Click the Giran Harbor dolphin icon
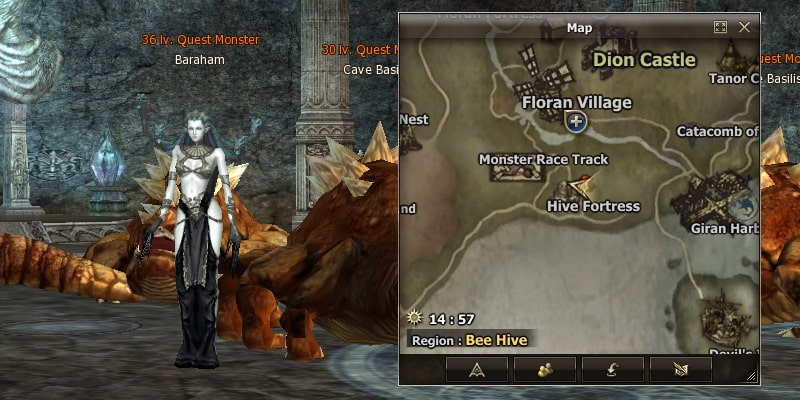 (742, 208)
